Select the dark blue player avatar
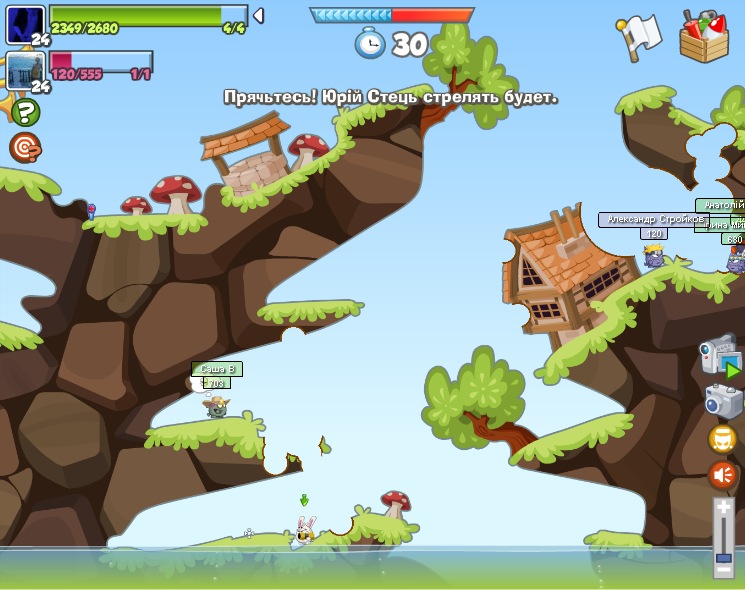The image size is (745, 590). (x=24, y=24)
